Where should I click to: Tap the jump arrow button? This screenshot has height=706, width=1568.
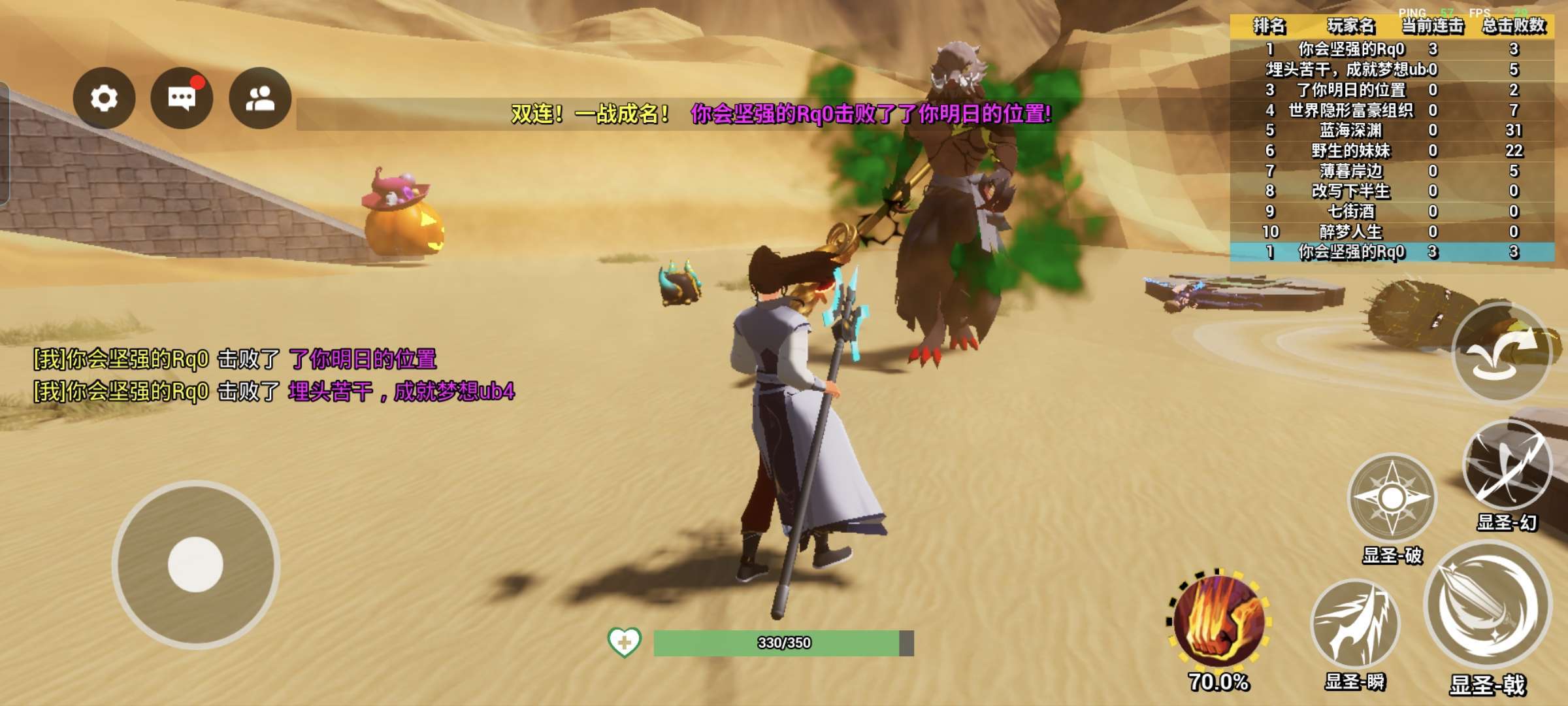click(1501, 352)
